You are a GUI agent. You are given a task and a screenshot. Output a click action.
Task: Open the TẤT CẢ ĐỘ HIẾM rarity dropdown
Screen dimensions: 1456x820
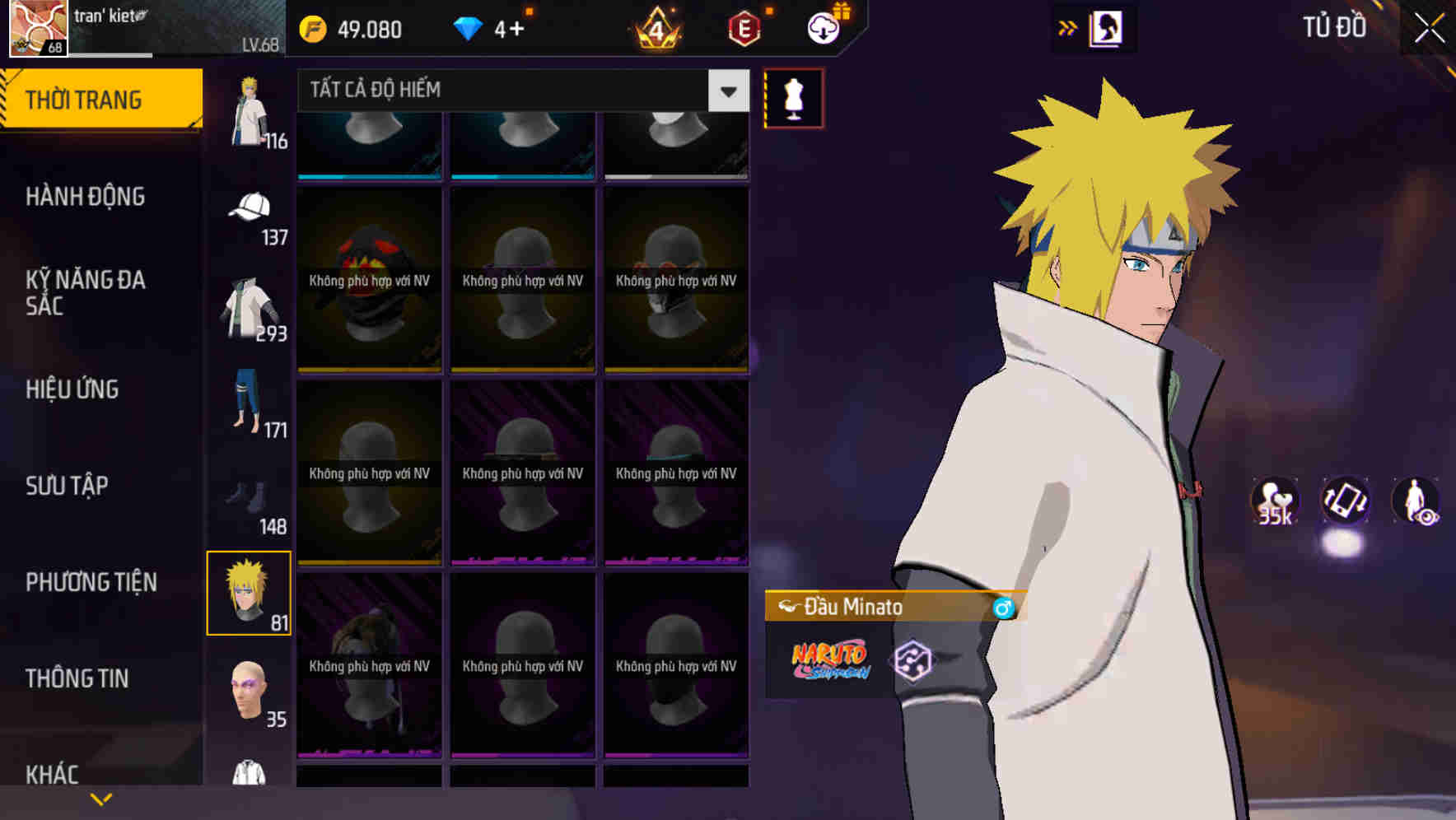519,91
